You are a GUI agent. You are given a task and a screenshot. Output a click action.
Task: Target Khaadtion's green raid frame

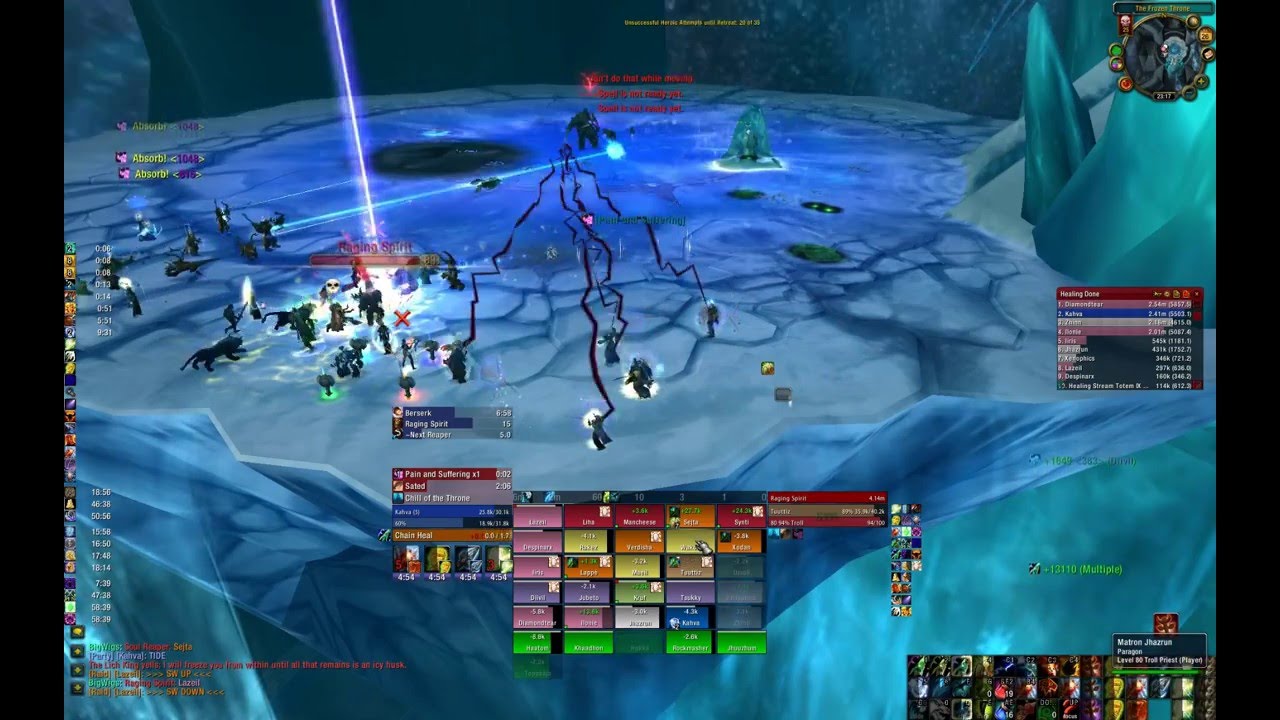point(588,643)
